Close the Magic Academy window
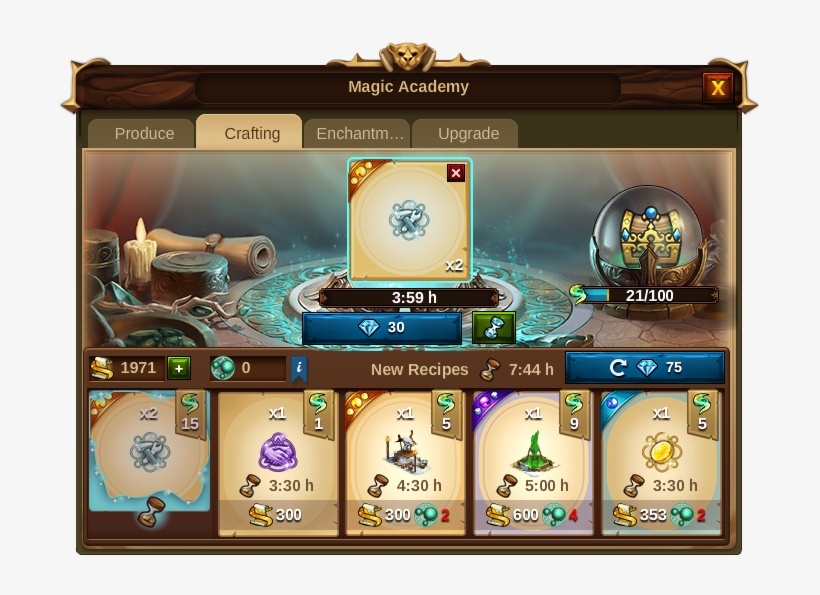 pos(717,88)
